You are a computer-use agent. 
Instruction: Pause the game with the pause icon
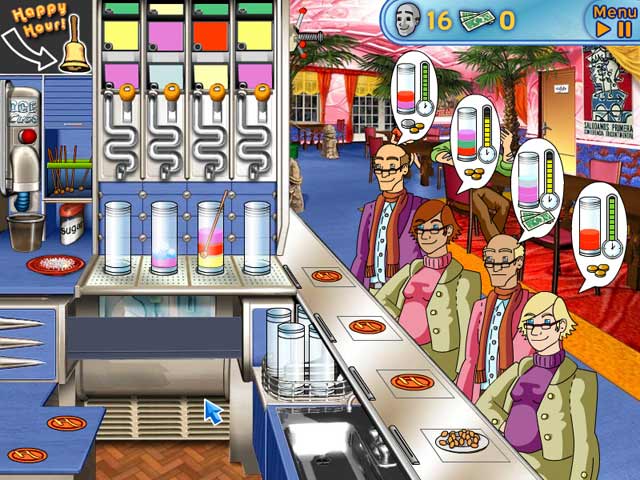(627, 29)
